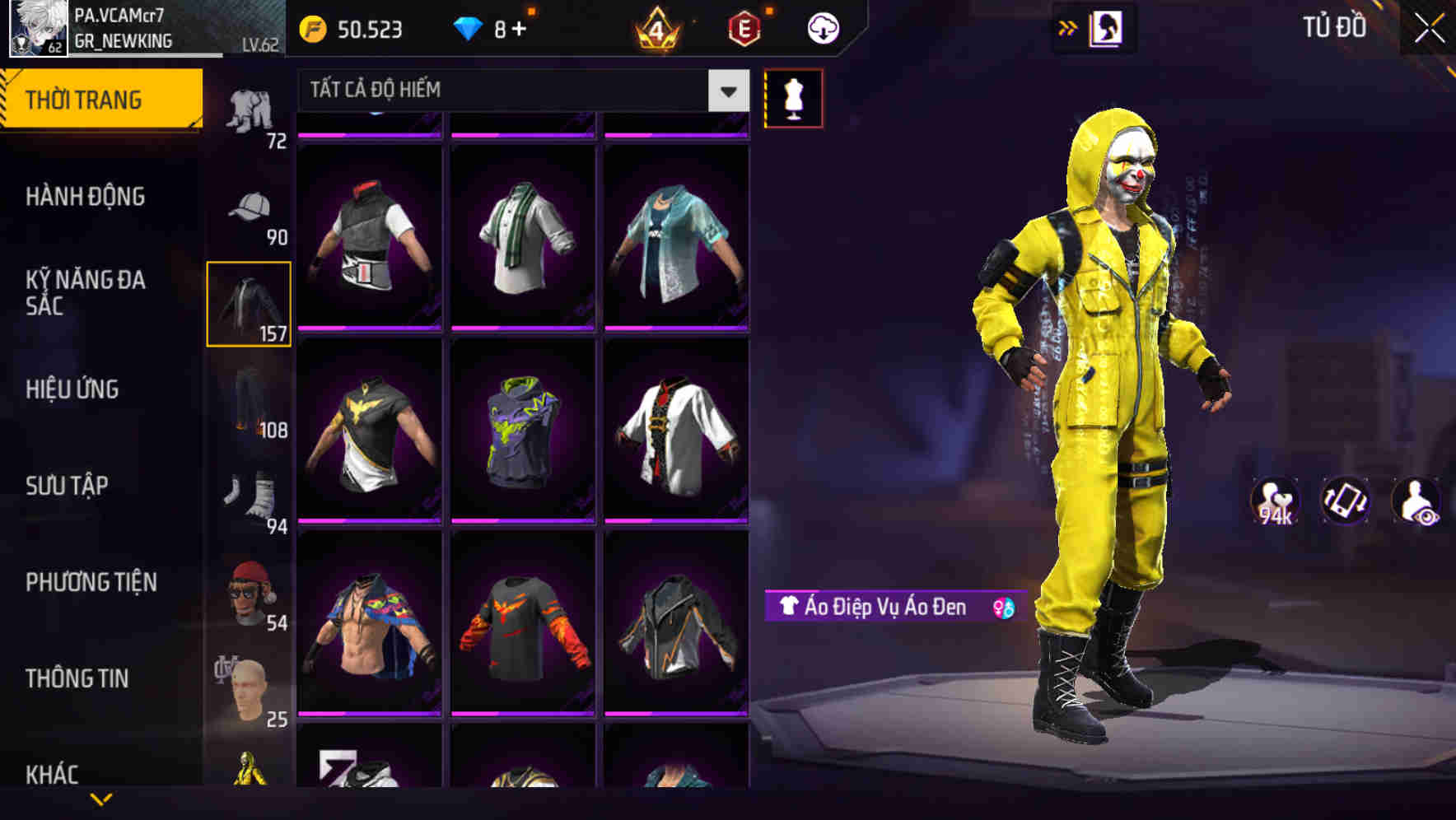The image size is (1456, 820).
Task: Open the likes counter showing 94k
Action: click(x=1276, y=501)
